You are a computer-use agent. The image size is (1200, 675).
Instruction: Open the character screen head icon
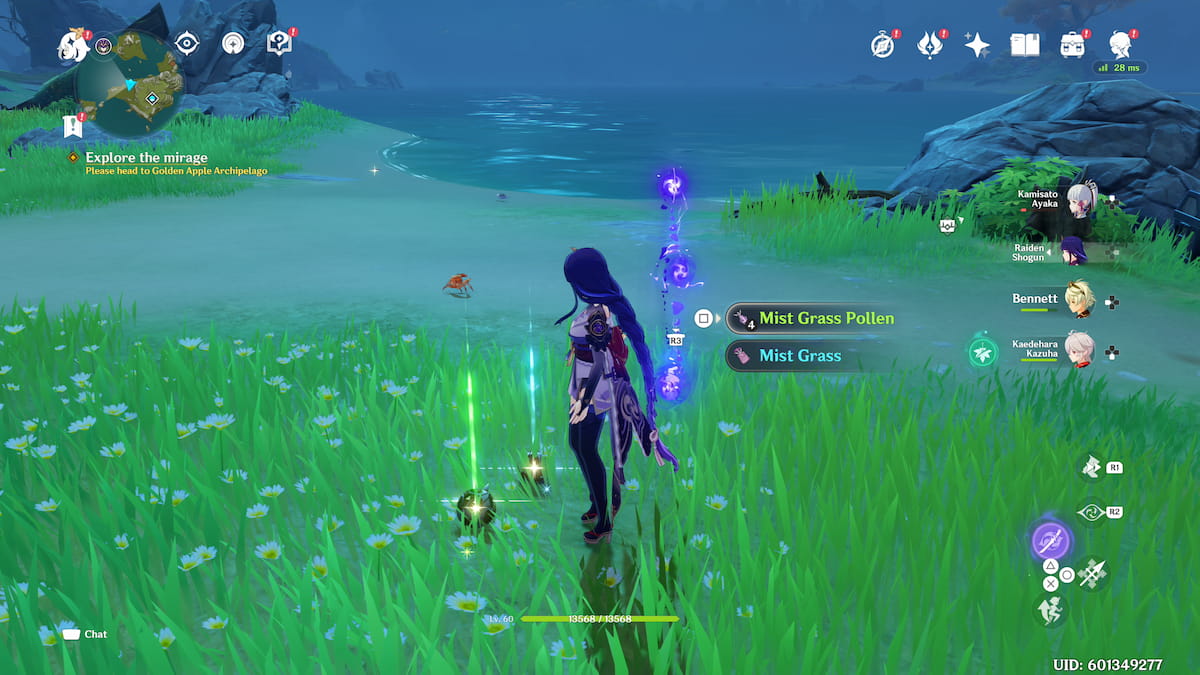pyautogui.click(x=1121, y=45)
